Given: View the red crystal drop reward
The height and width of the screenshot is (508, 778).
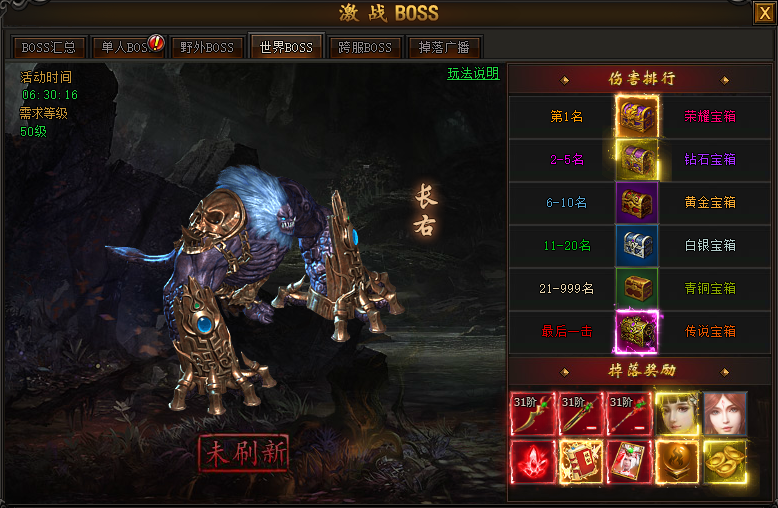Looking at the screenshot, I should 532,462.
